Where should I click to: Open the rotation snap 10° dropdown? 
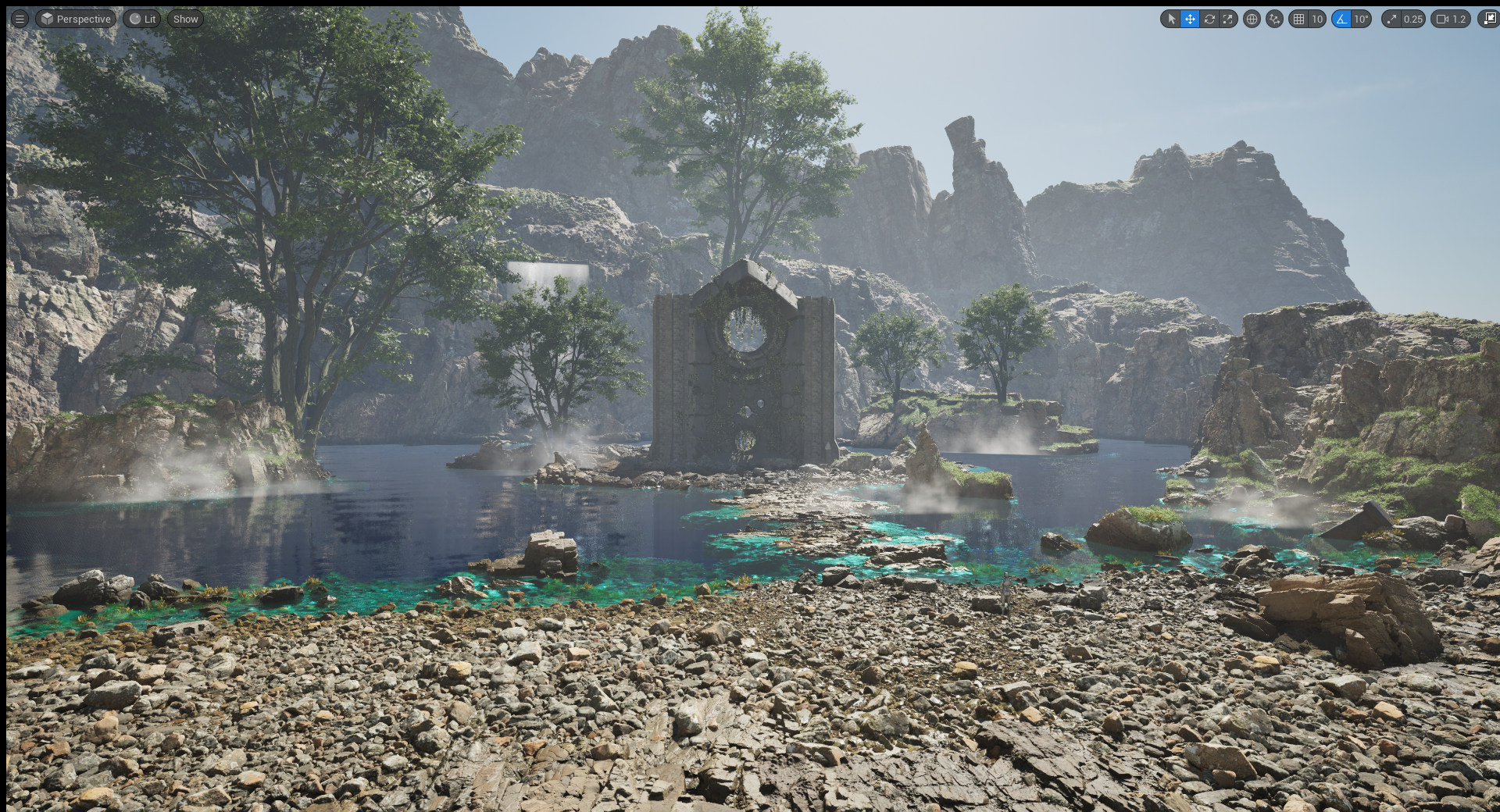pos(1362,19)
